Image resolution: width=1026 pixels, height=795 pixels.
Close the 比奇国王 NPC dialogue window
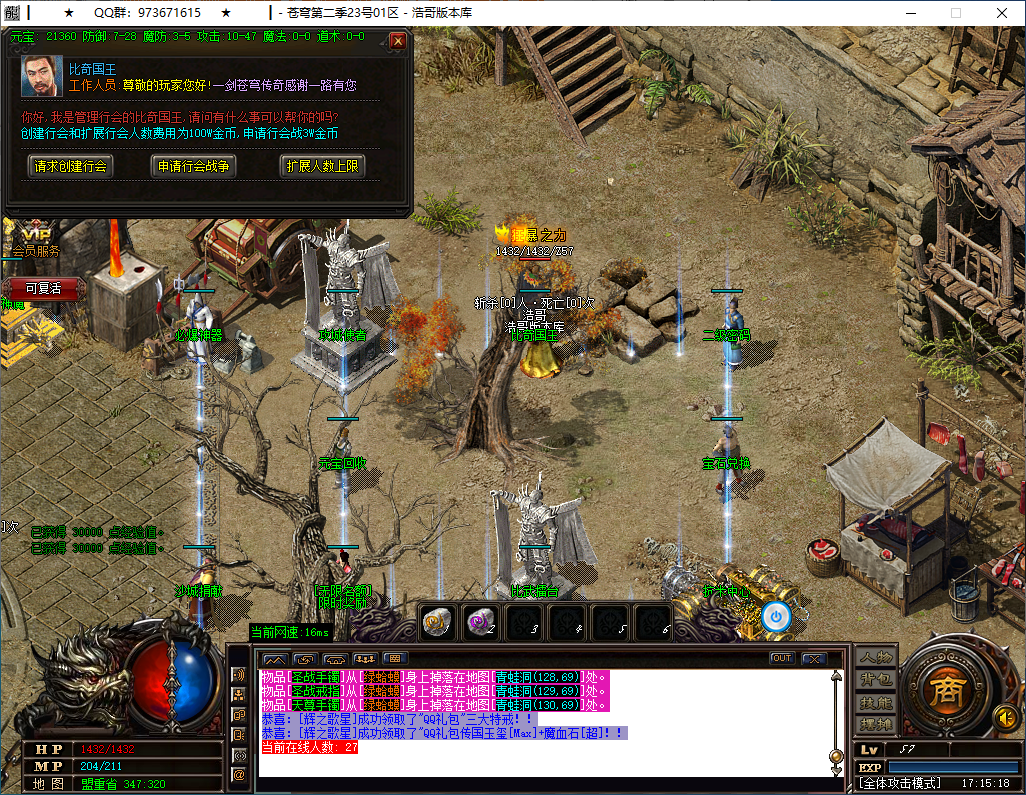(x=398, y=41)
